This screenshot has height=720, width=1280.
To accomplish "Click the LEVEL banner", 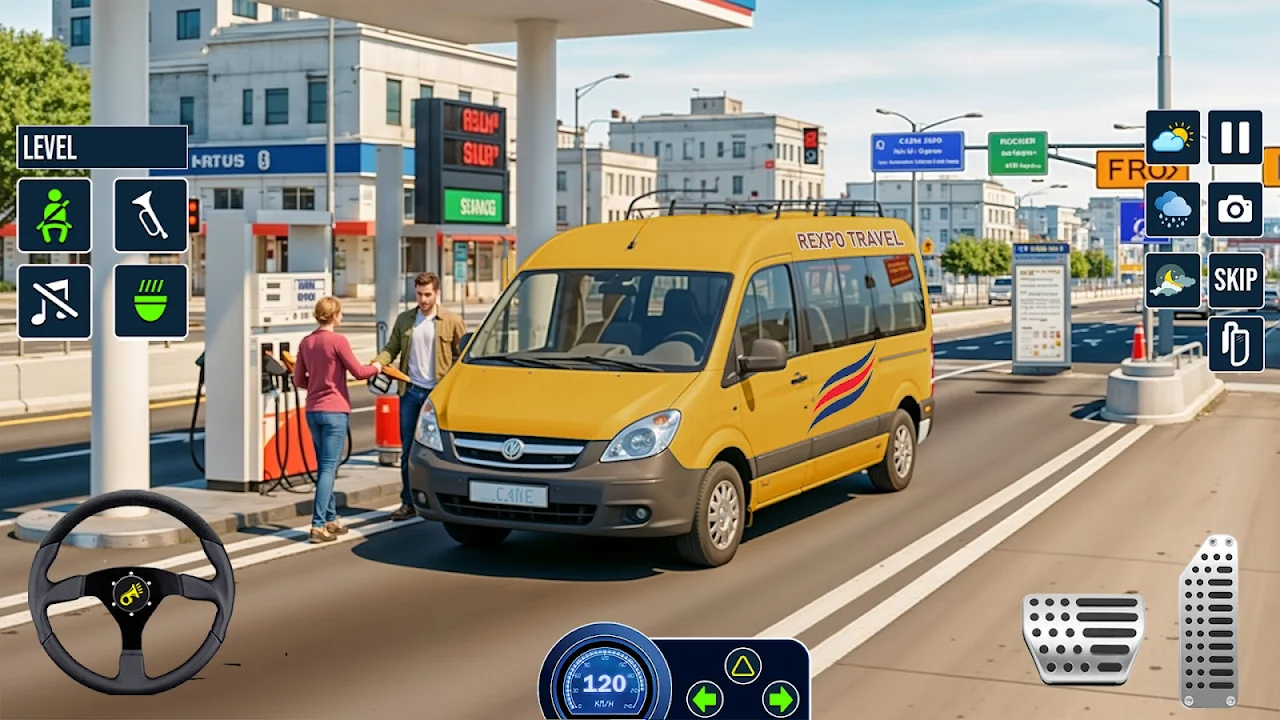I will tap(101, 147).
